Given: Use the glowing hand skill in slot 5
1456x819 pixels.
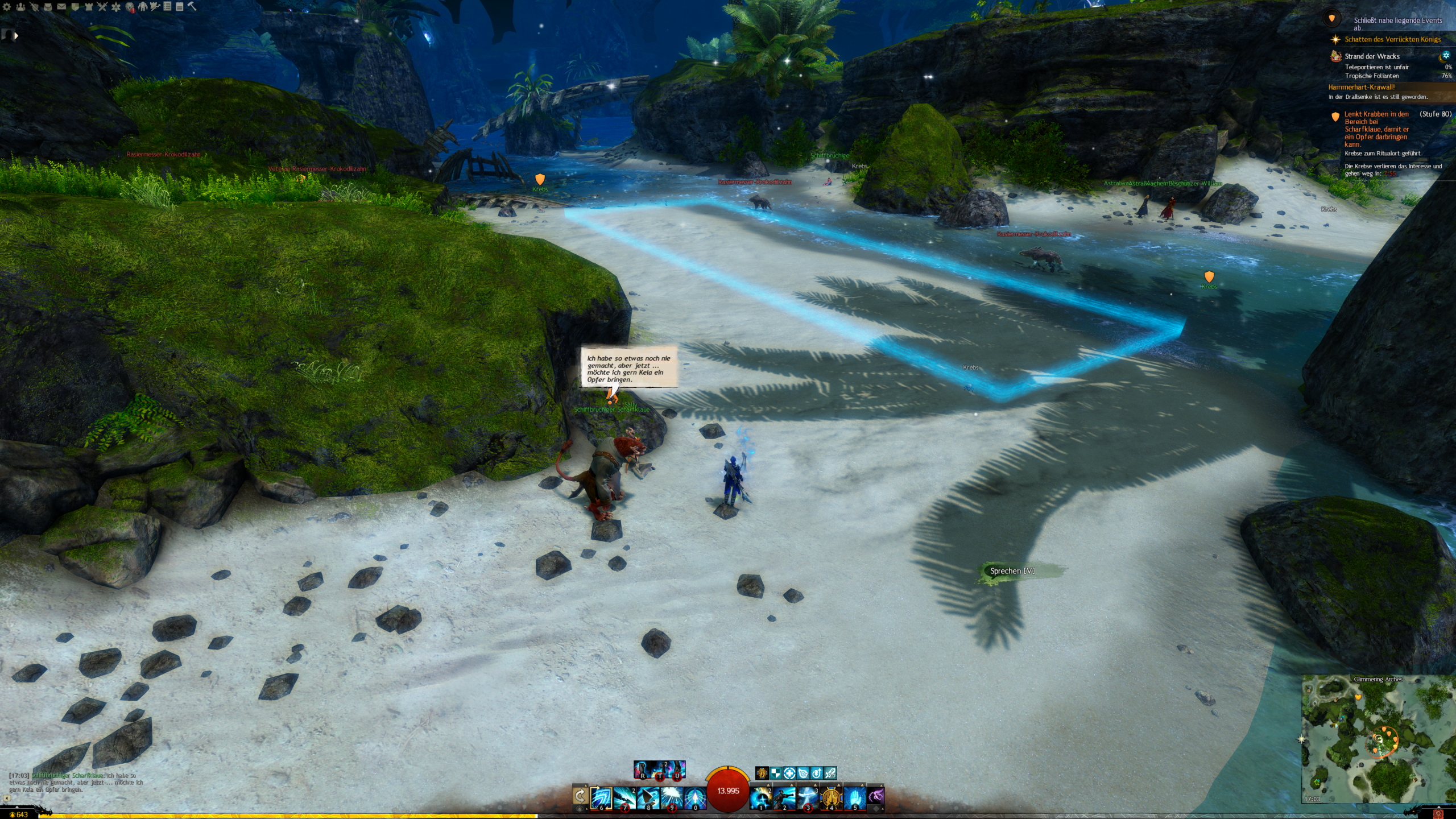Looking at the screenshot, I should tap(854, 797).
